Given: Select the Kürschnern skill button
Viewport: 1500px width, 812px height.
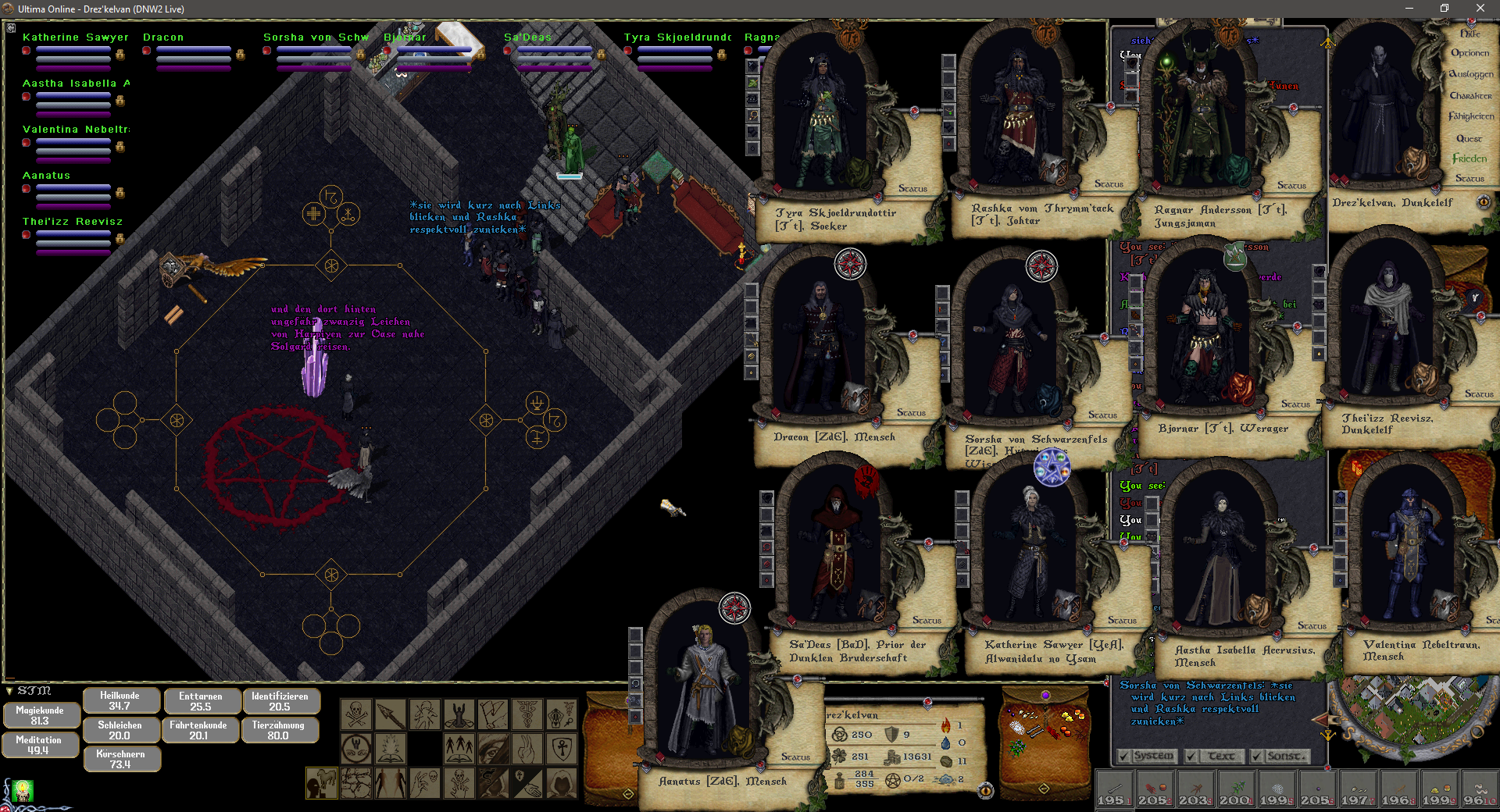Looking at the screenshot, I should point(120,759).
